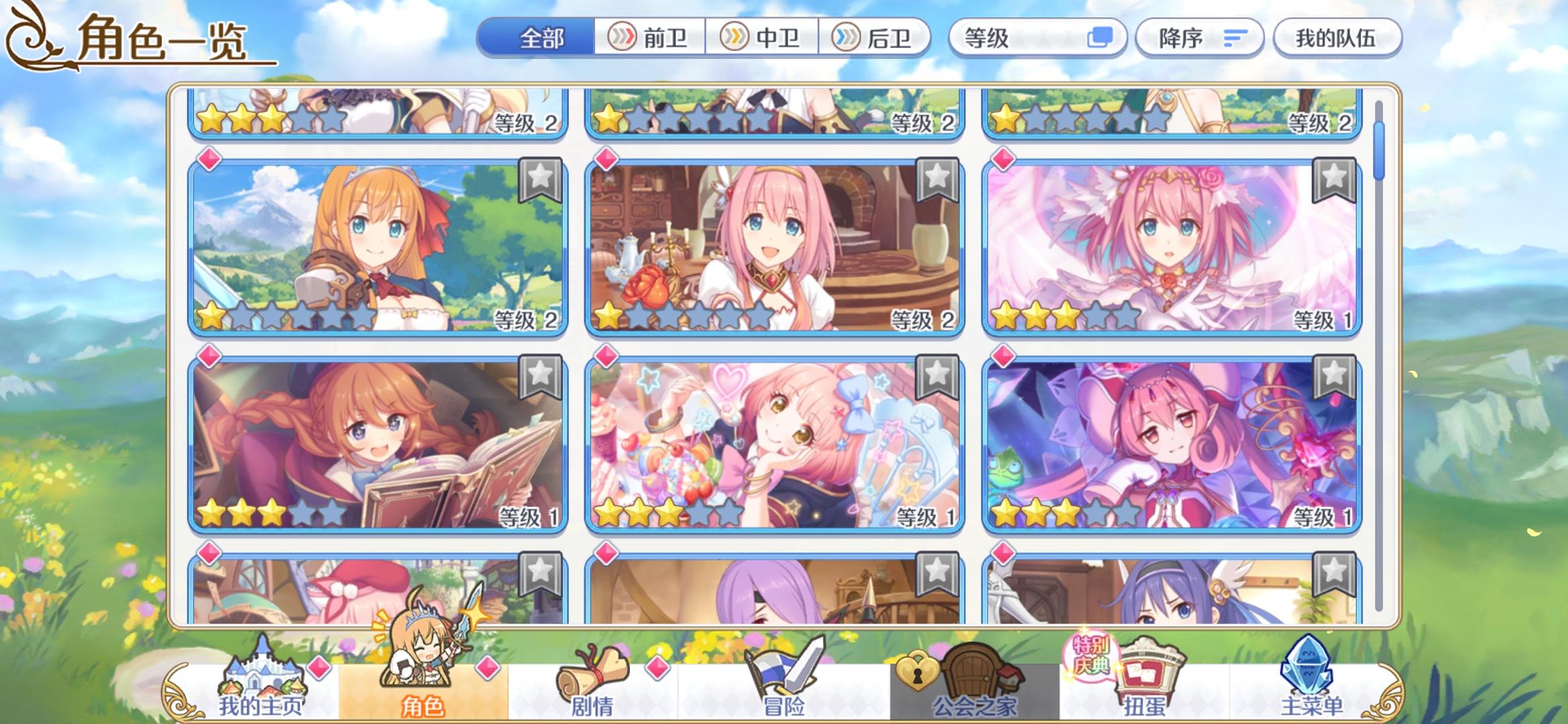Open 我的队伍 my teams
Screen dimensions: 1568x724
coord(1337,38)
